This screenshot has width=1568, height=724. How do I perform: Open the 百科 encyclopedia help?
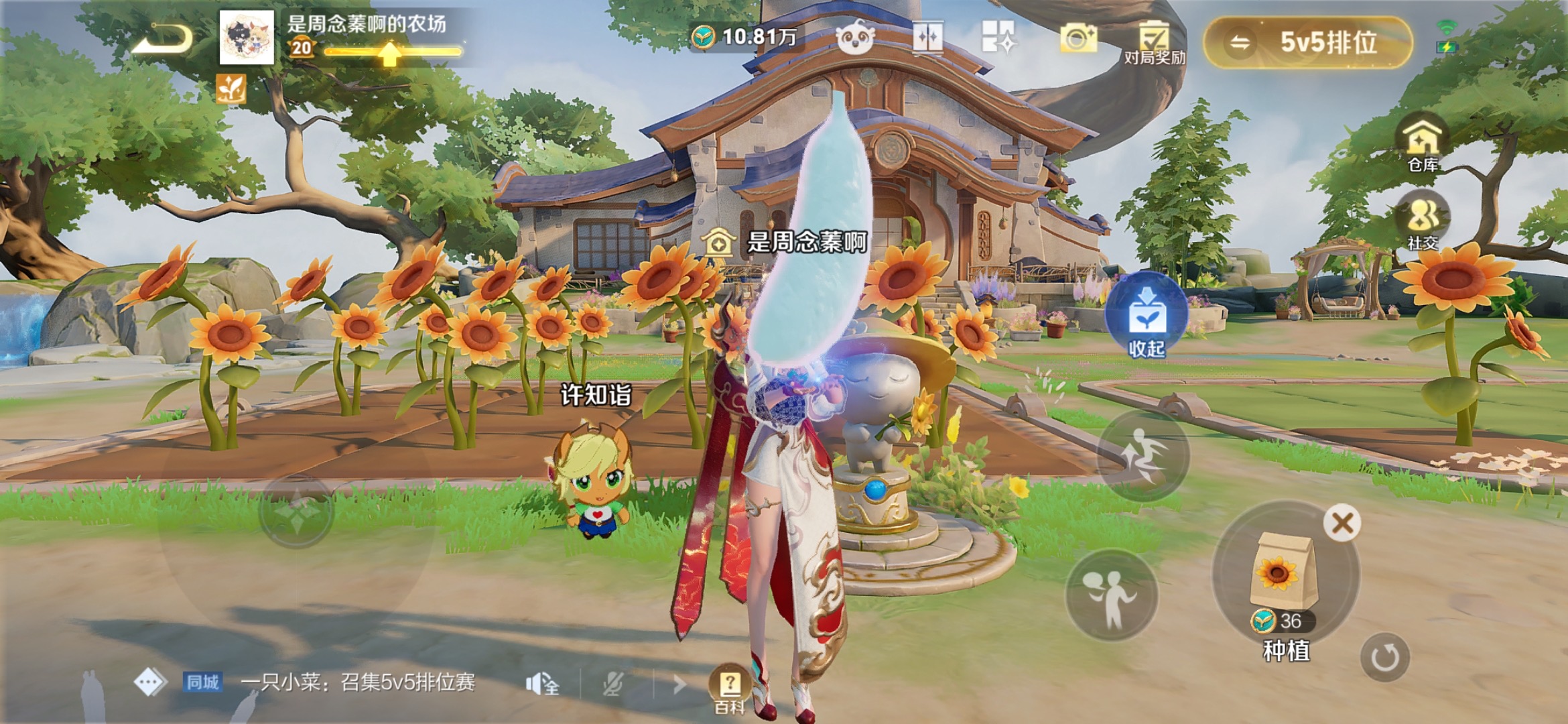coord(729,689)
